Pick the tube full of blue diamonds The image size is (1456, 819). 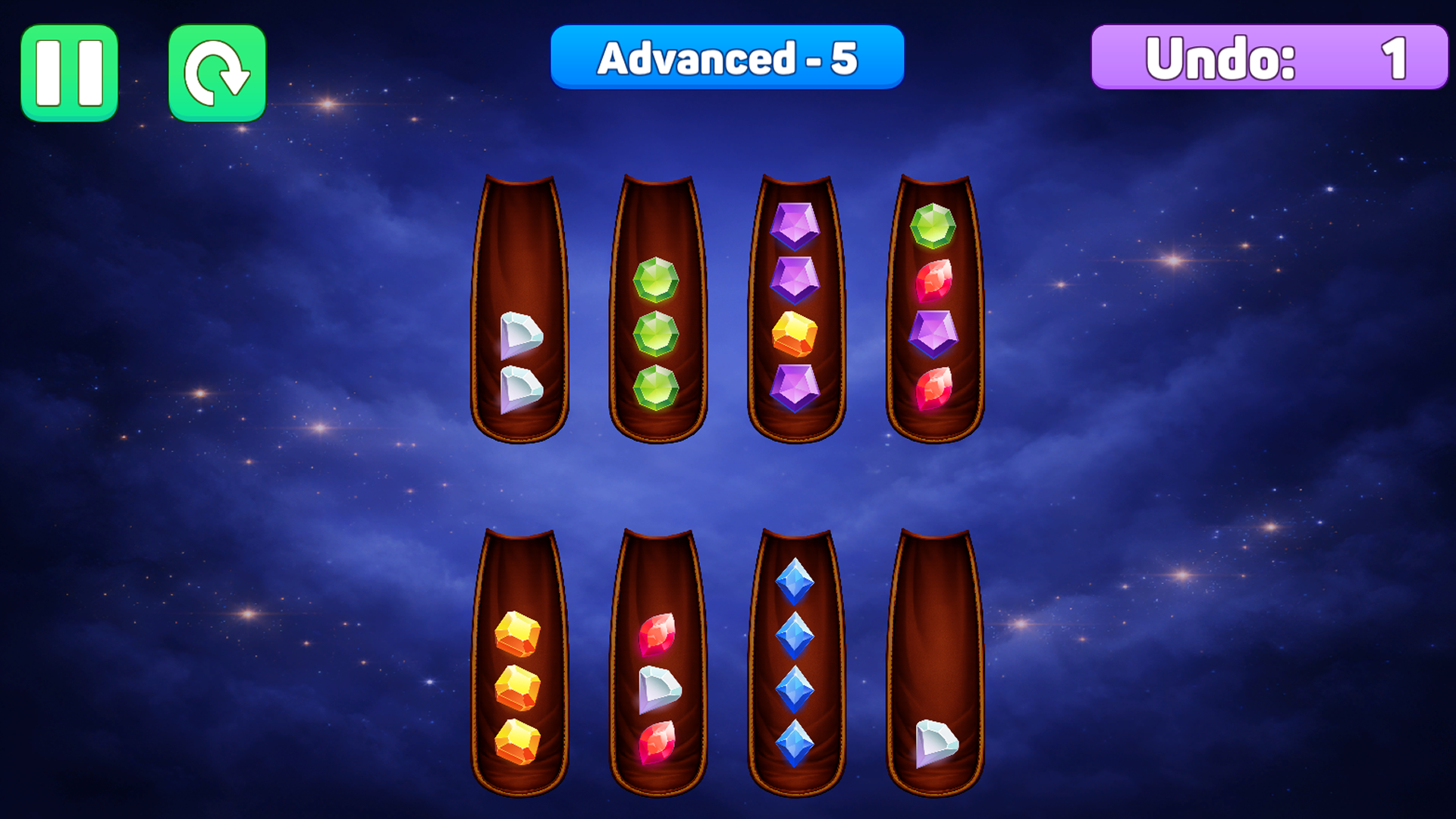click(795, 664)
